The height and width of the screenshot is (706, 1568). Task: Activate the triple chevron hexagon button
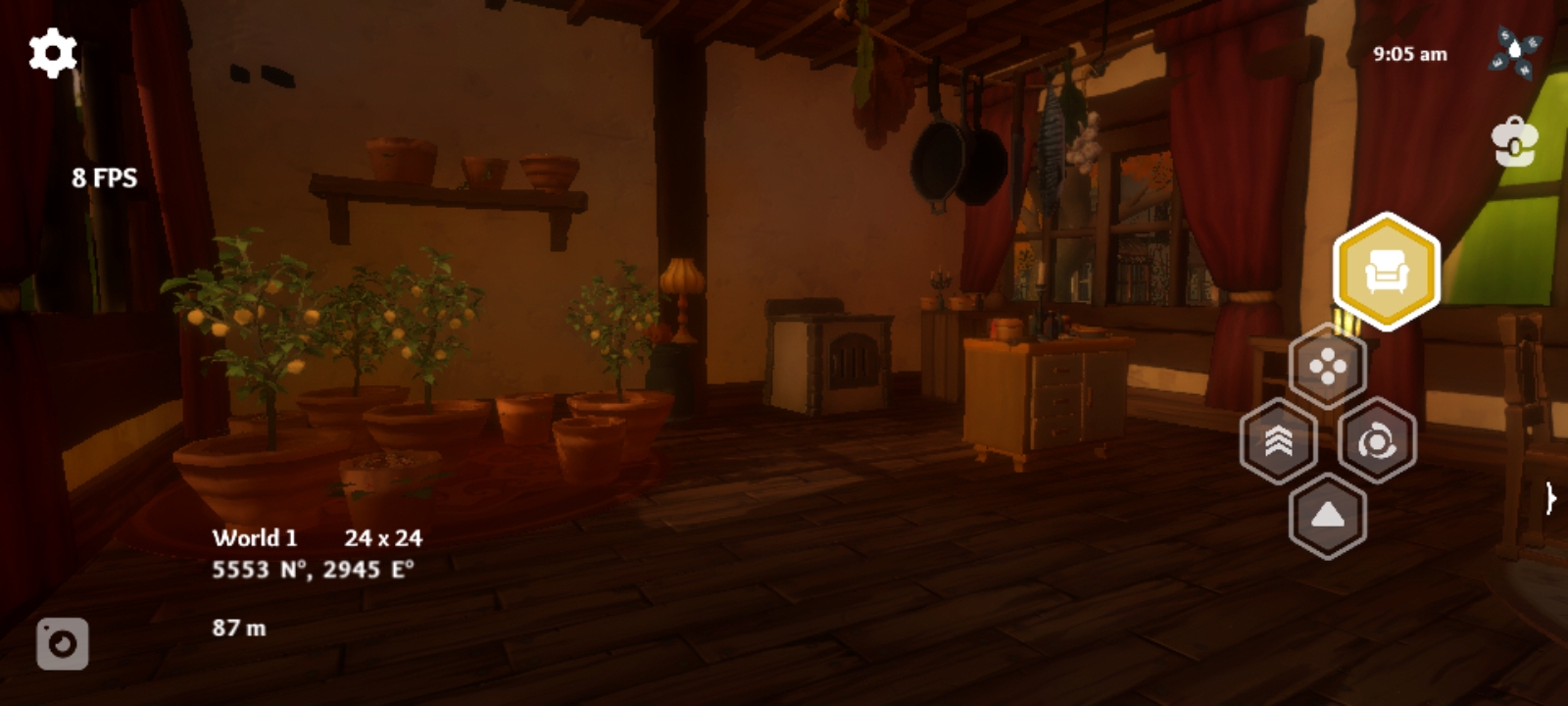coord(1278,441)
